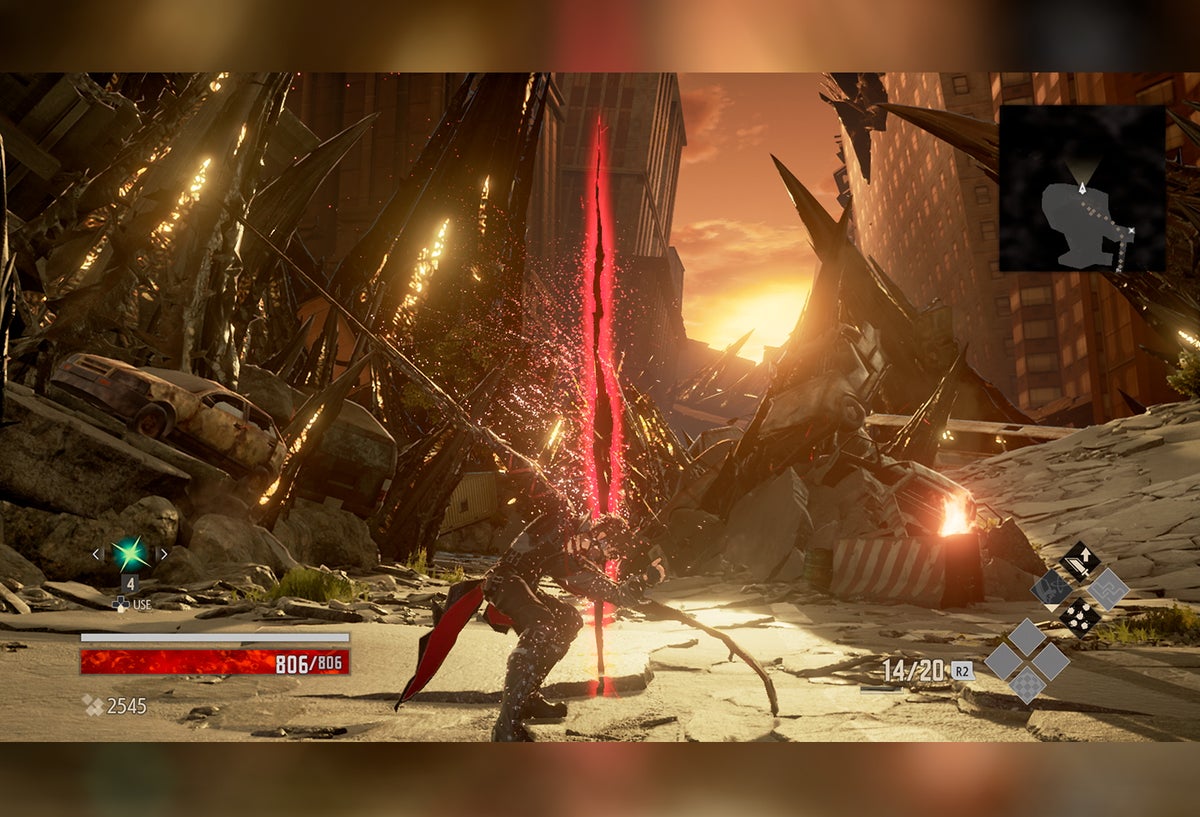Select the green star item slot

(x=130, y=553)
